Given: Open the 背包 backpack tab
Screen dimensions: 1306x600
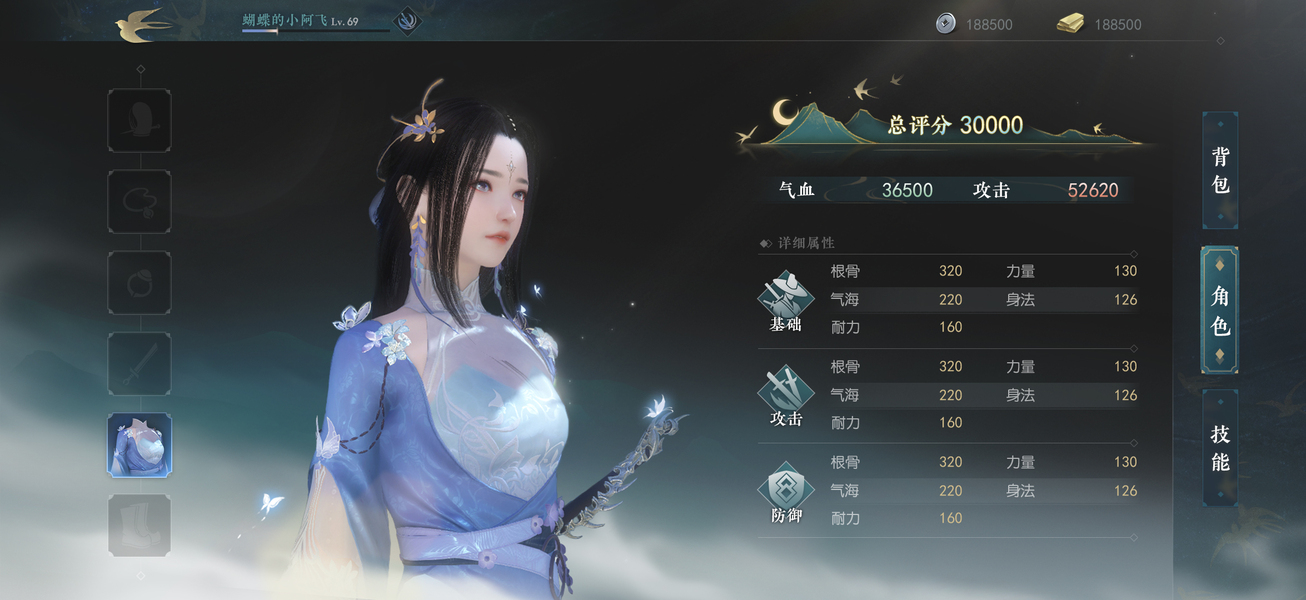Looking at the screenshot, I should 1220,170.
